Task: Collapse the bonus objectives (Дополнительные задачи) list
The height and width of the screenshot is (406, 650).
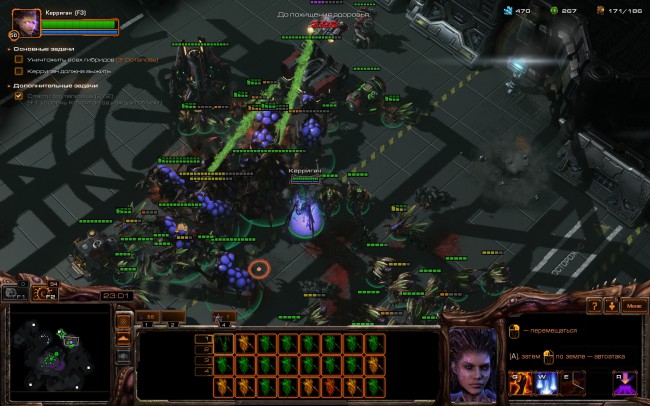Action: (9, 84)
